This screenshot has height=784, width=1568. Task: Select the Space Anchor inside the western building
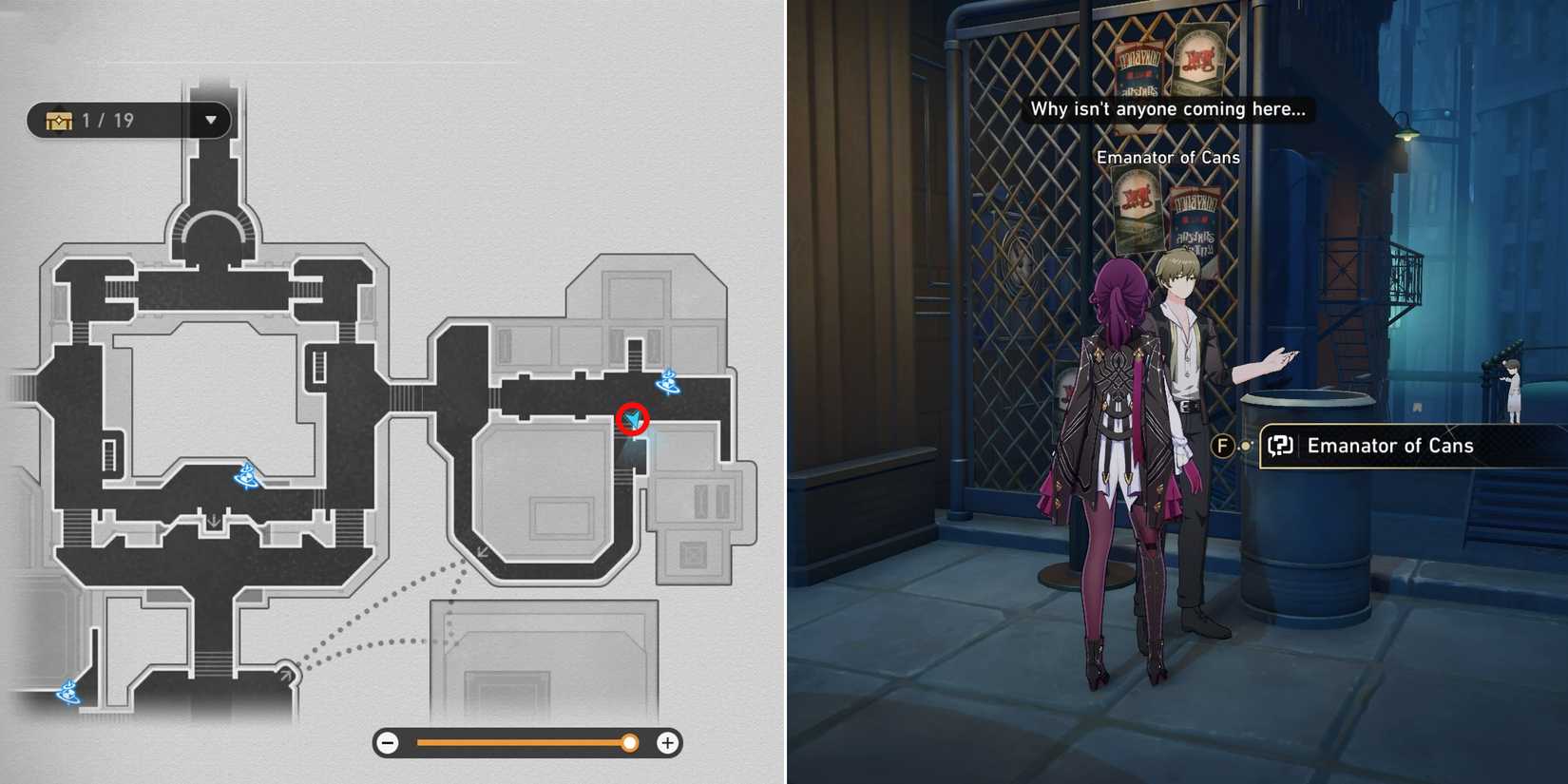click(246, 472)
